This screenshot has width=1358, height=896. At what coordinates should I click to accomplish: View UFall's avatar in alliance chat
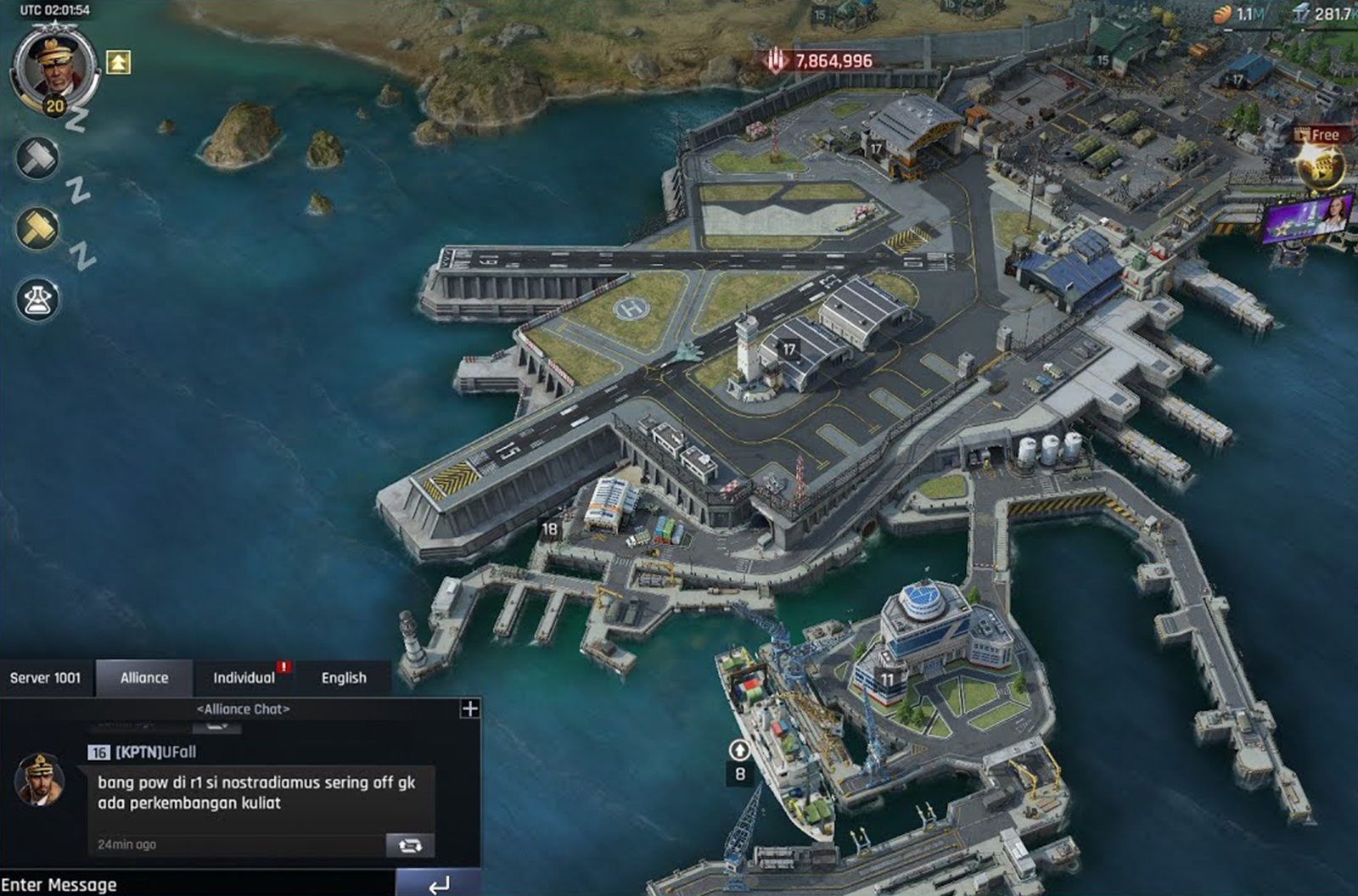pos(39,779)
